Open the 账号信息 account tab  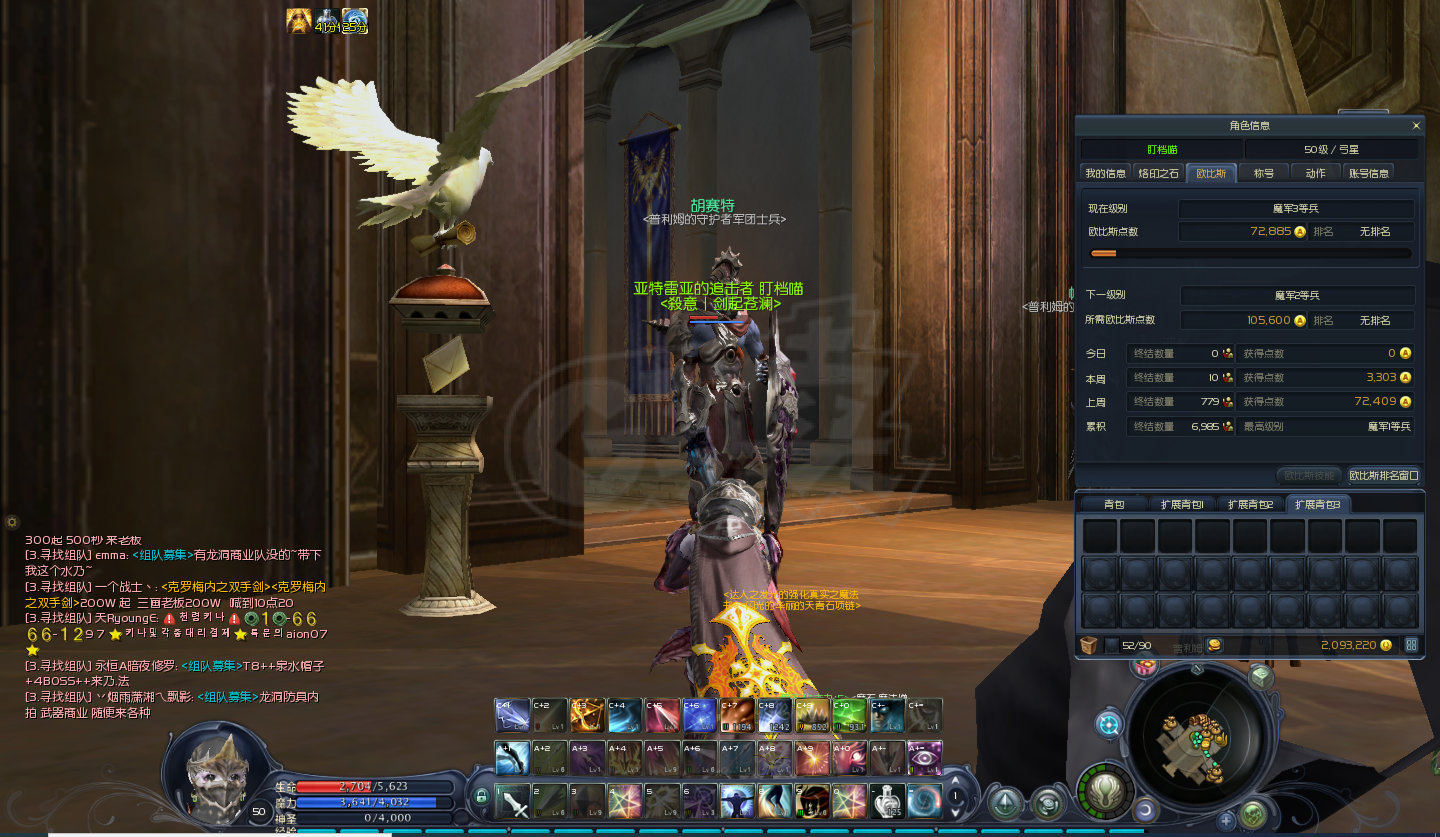tap(1369, 173)
